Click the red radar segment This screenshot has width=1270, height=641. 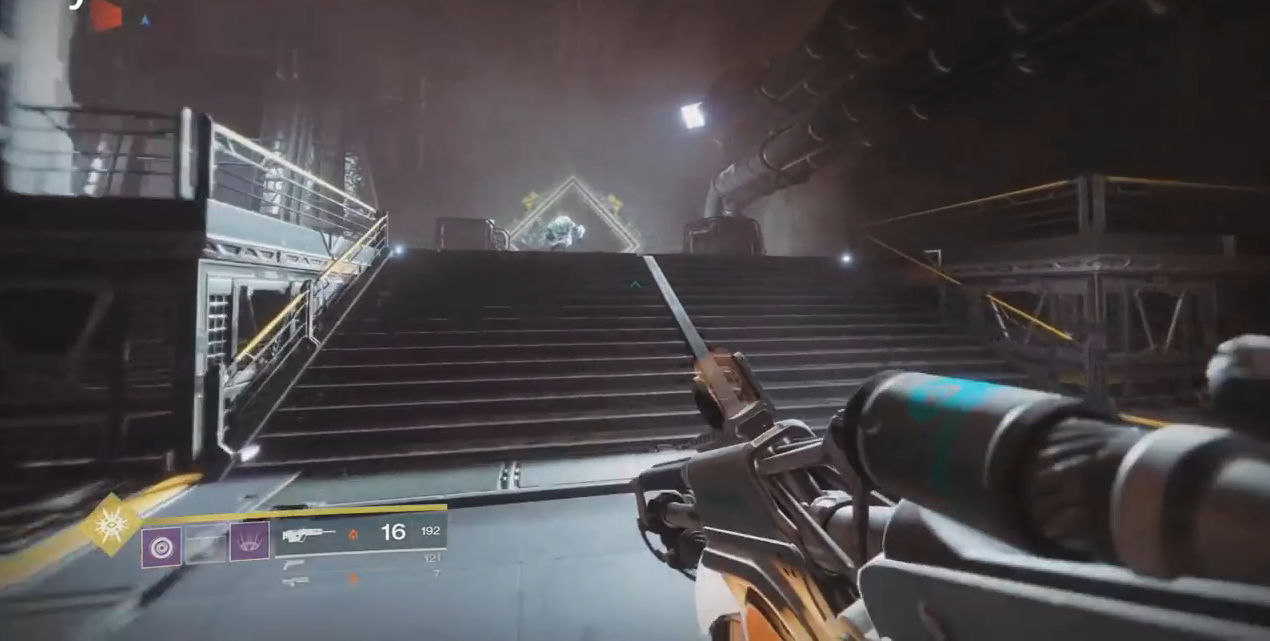105,15
